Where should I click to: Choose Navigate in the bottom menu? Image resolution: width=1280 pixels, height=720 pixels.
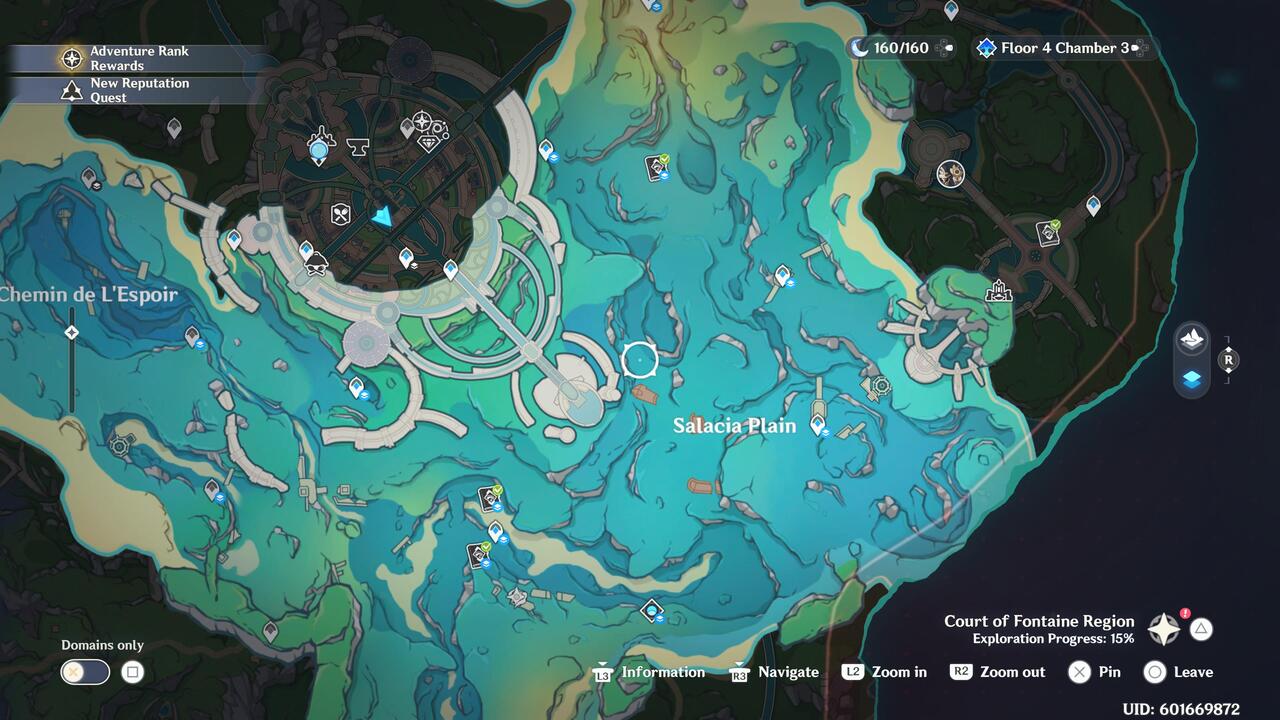[787, 671]
